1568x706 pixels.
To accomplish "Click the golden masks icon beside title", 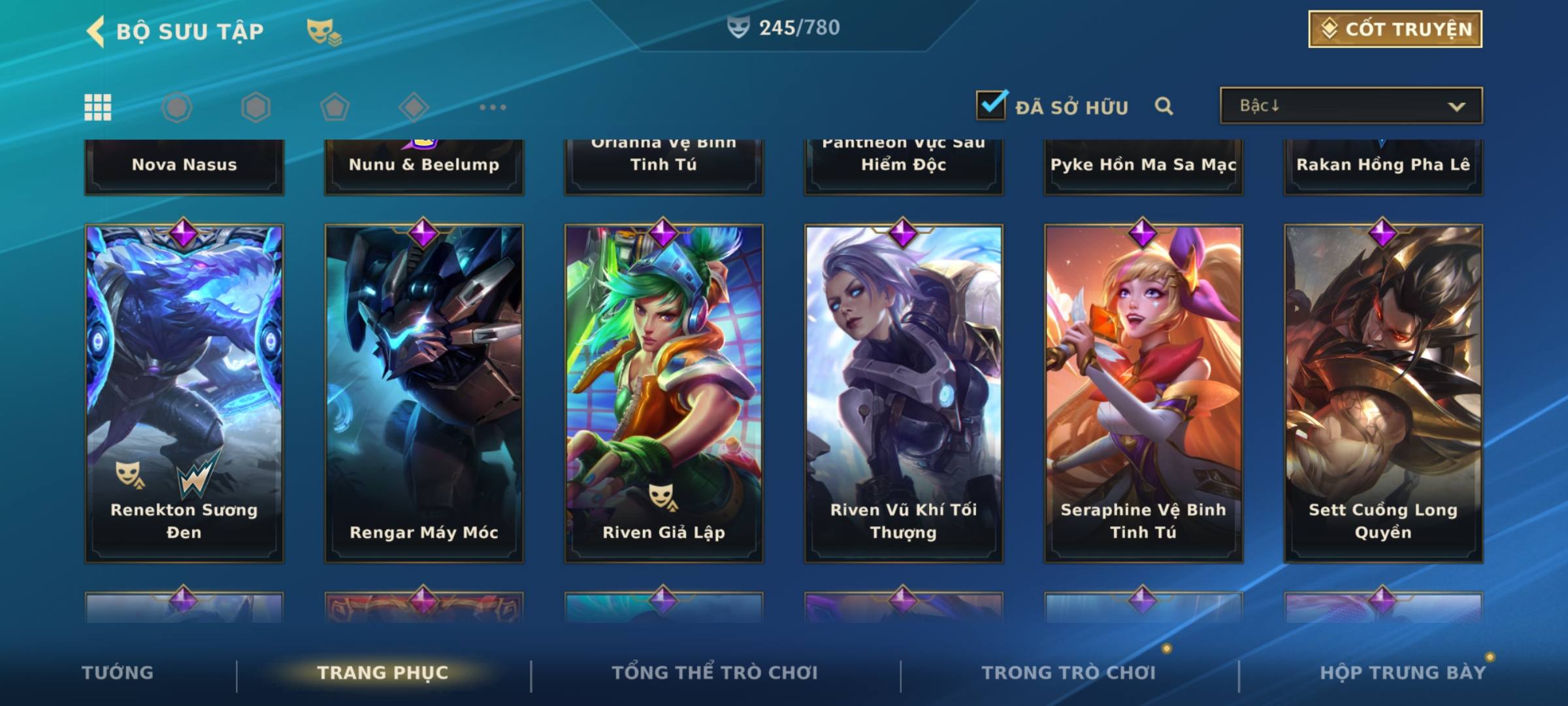I will point(323,31).
